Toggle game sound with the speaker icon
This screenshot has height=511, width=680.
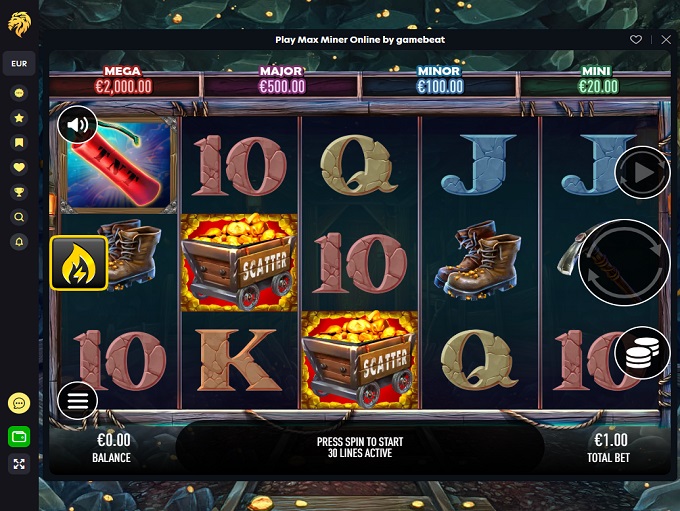(x=78, y=125)
